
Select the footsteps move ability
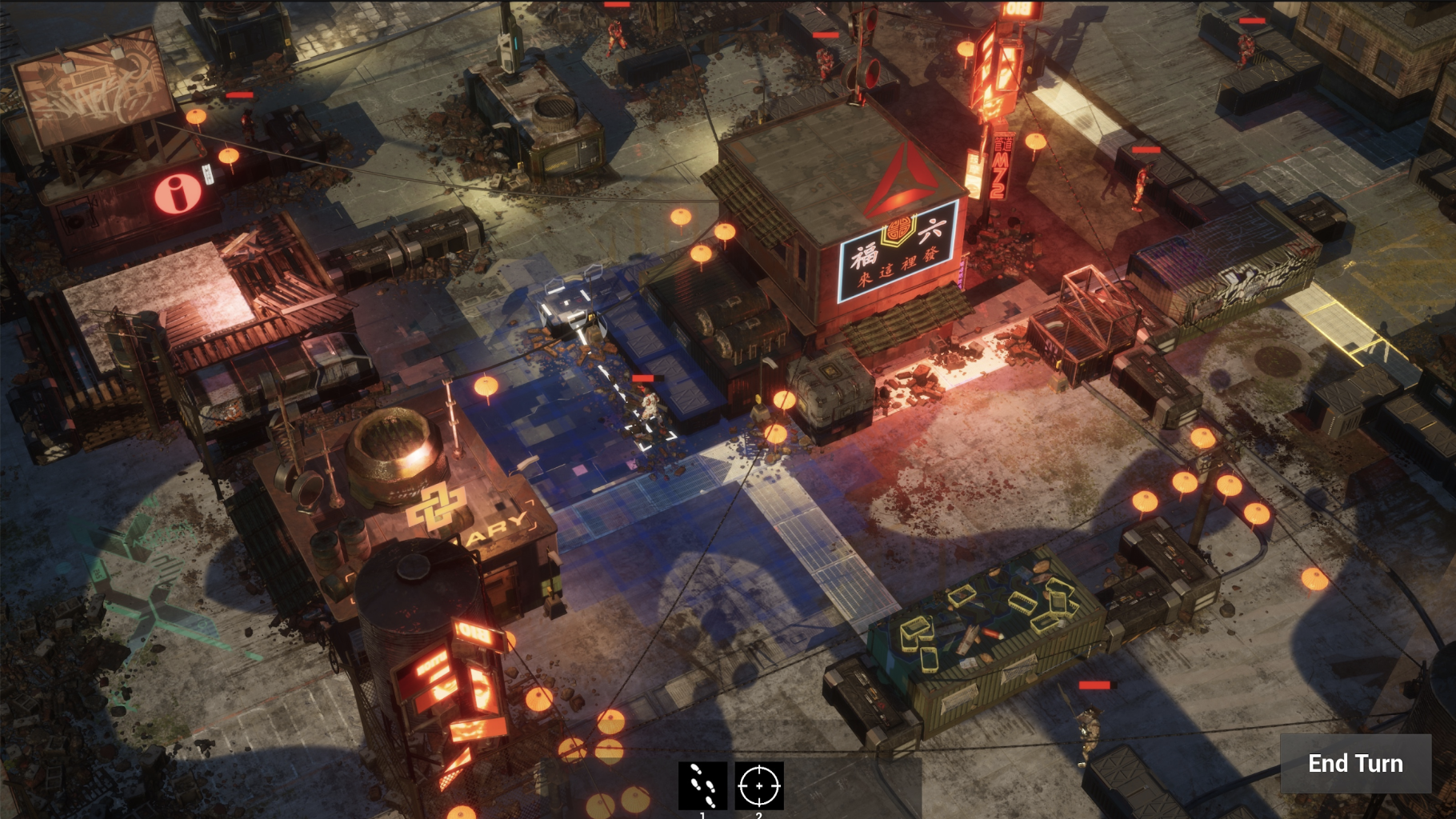702,785
